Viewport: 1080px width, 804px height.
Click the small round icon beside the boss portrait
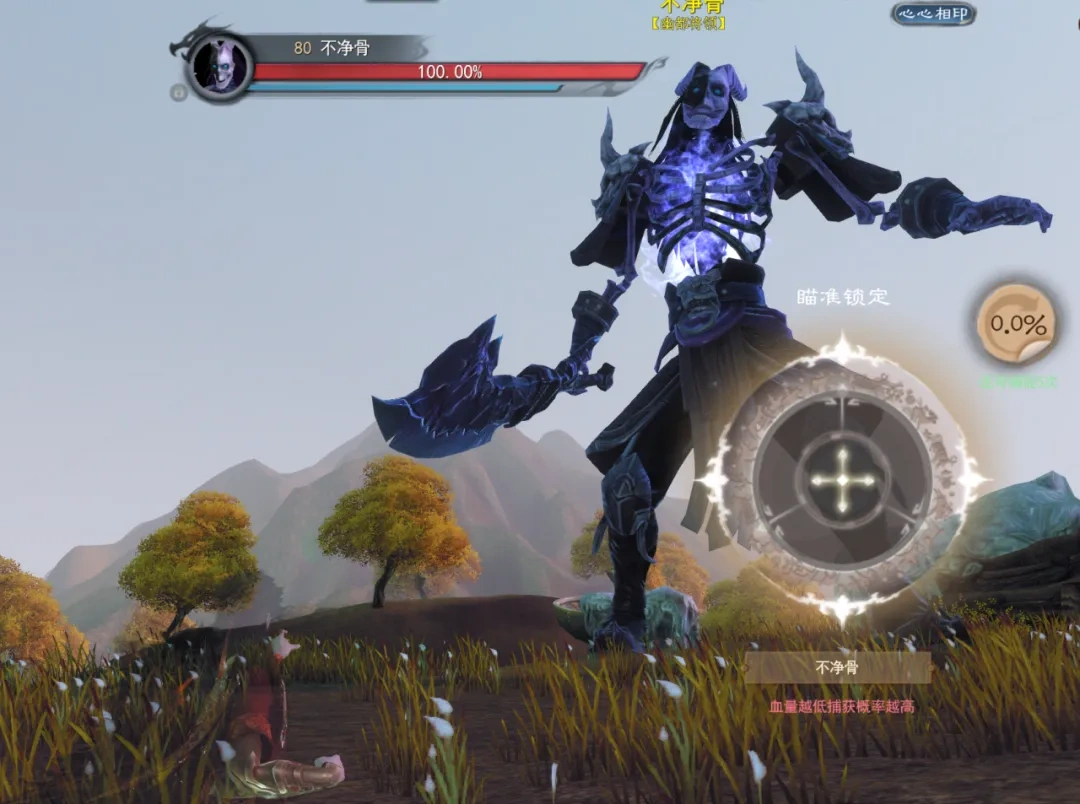[179, 93]
